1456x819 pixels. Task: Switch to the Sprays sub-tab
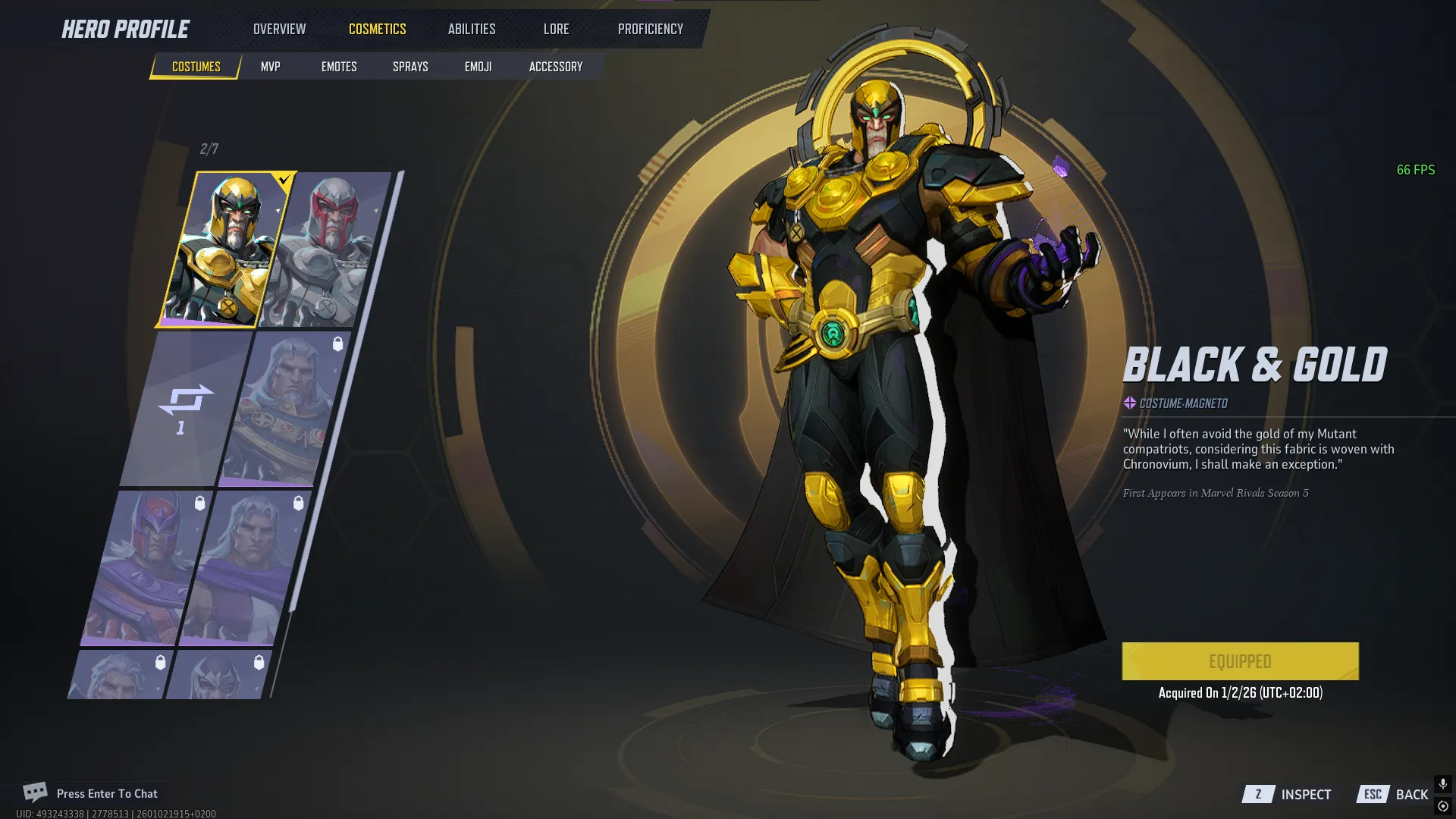coord(409,66)
